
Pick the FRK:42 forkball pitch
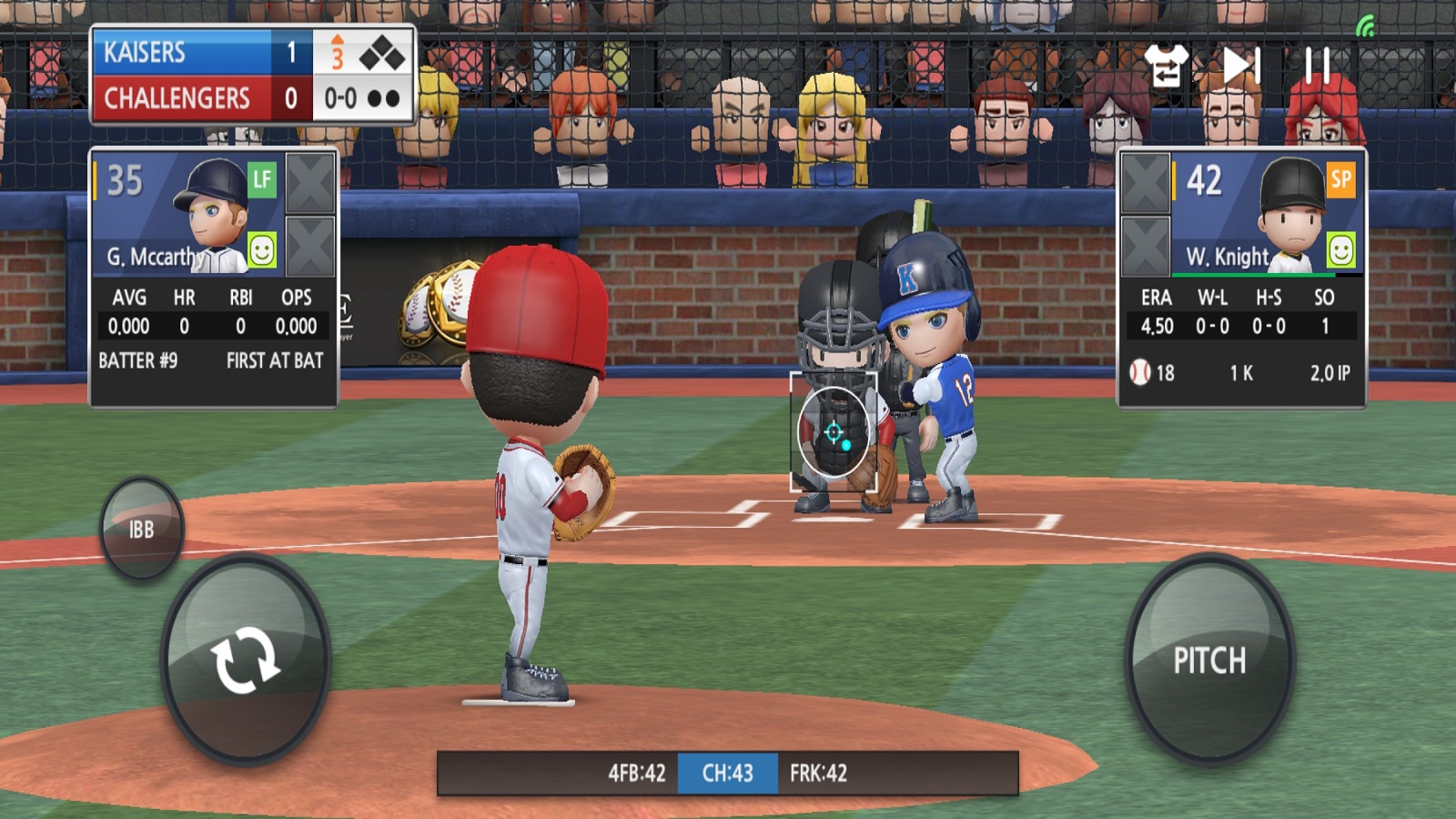818,773
